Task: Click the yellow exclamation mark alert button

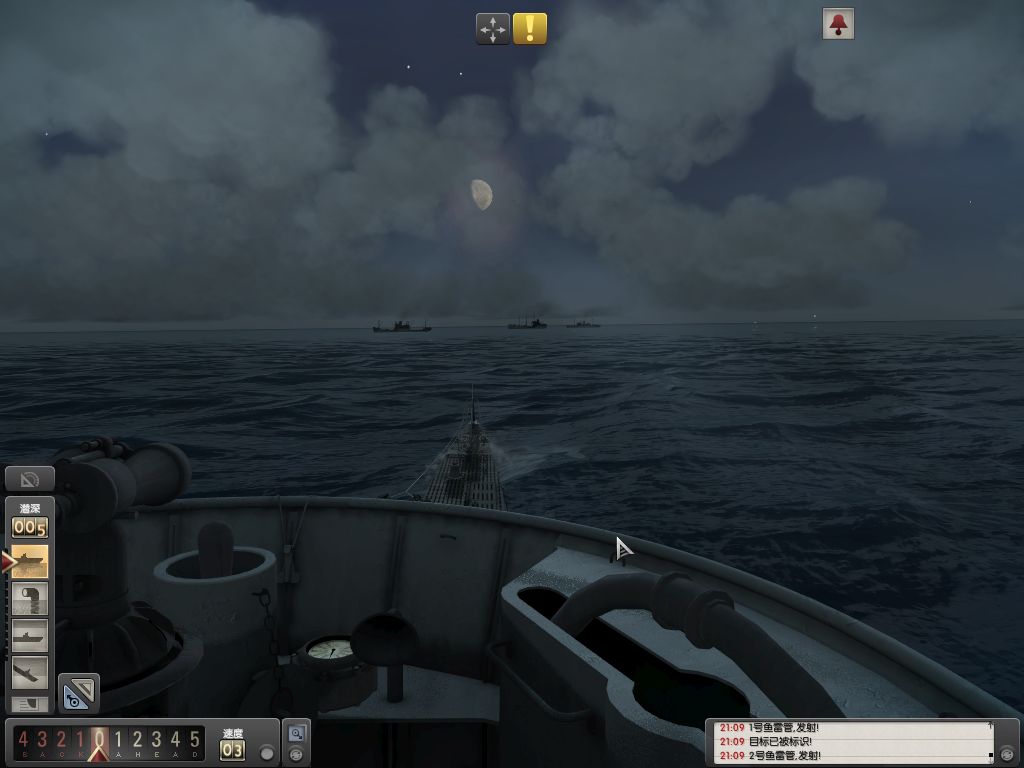Action: (x=530, y=29)
